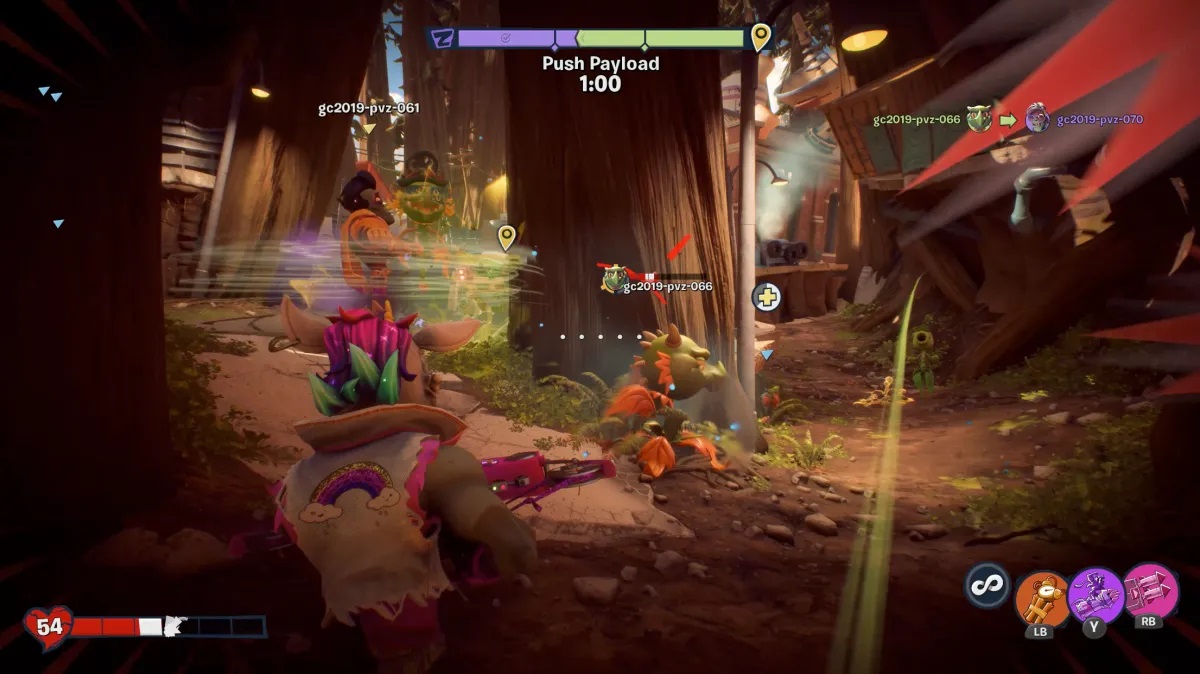Click the yellow plus heal marker
1200x674 pixels.
(767, 297)
